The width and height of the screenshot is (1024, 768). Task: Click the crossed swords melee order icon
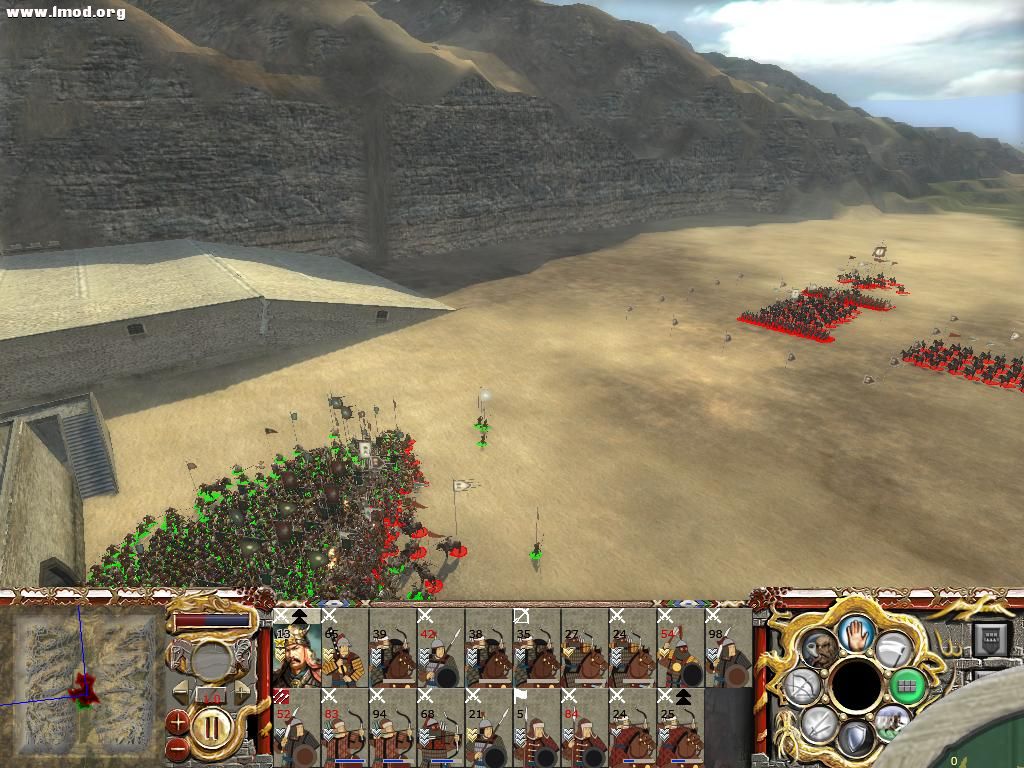(x=818, y=724)
